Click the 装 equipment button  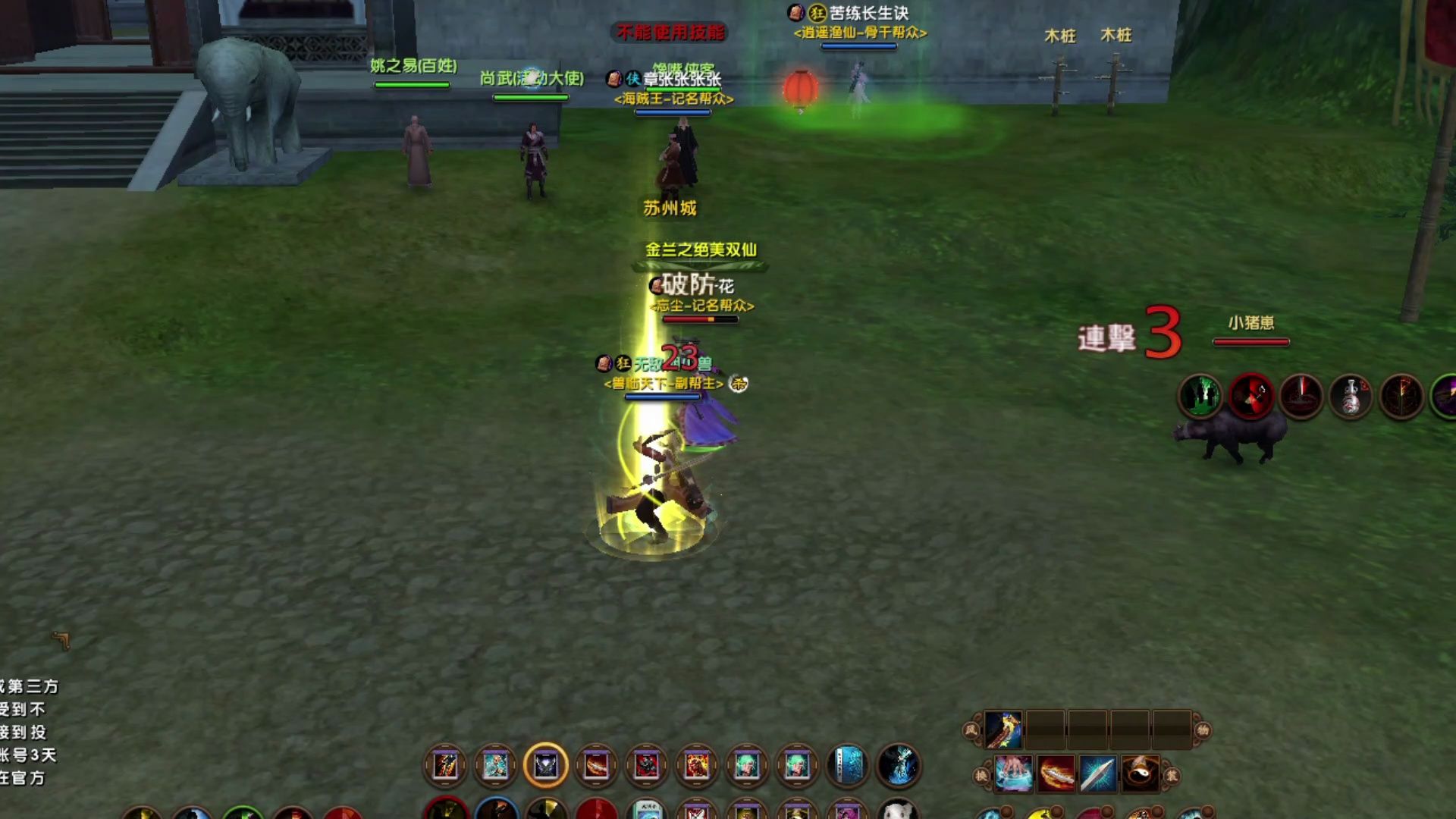click(x=1172, y=776)
